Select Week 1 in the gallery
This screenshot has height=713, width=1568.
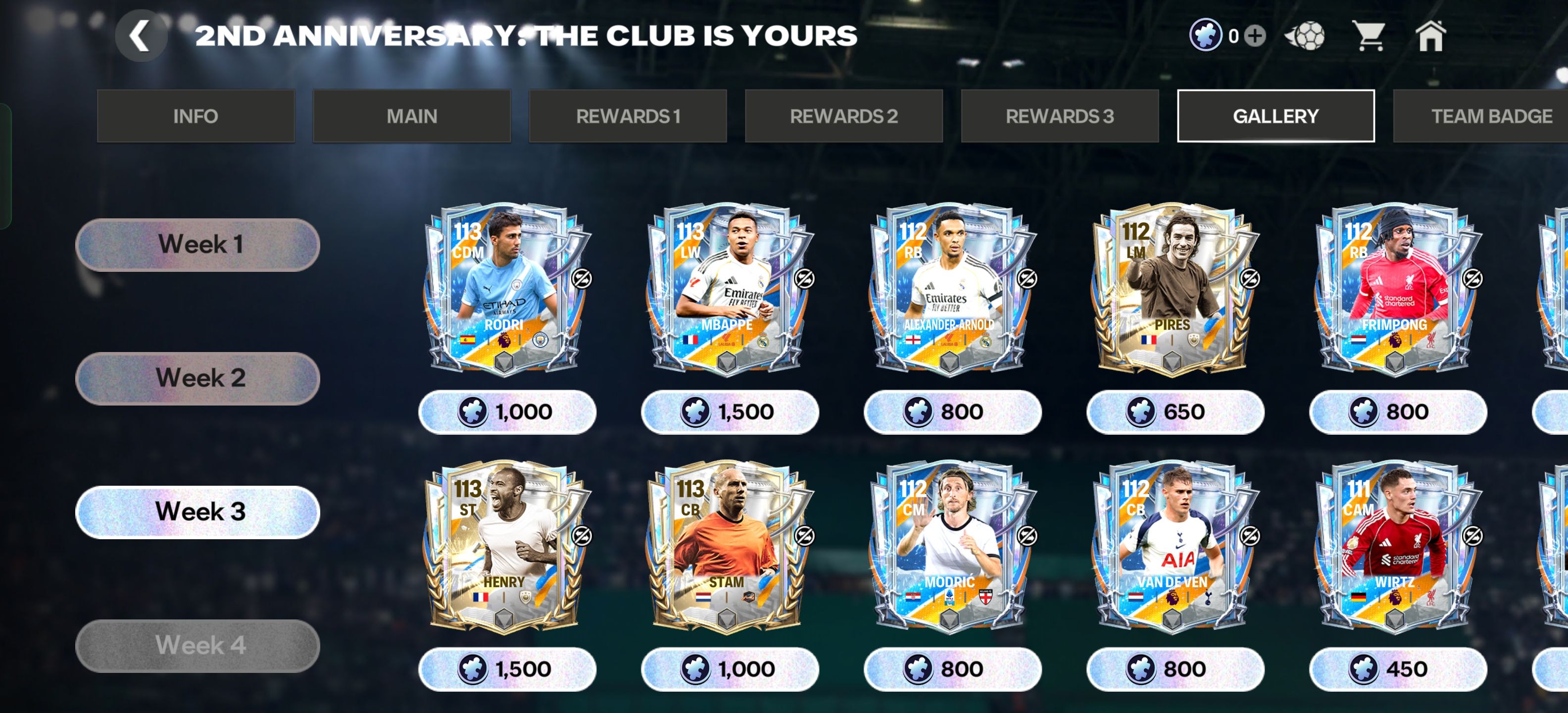point(198,244)
